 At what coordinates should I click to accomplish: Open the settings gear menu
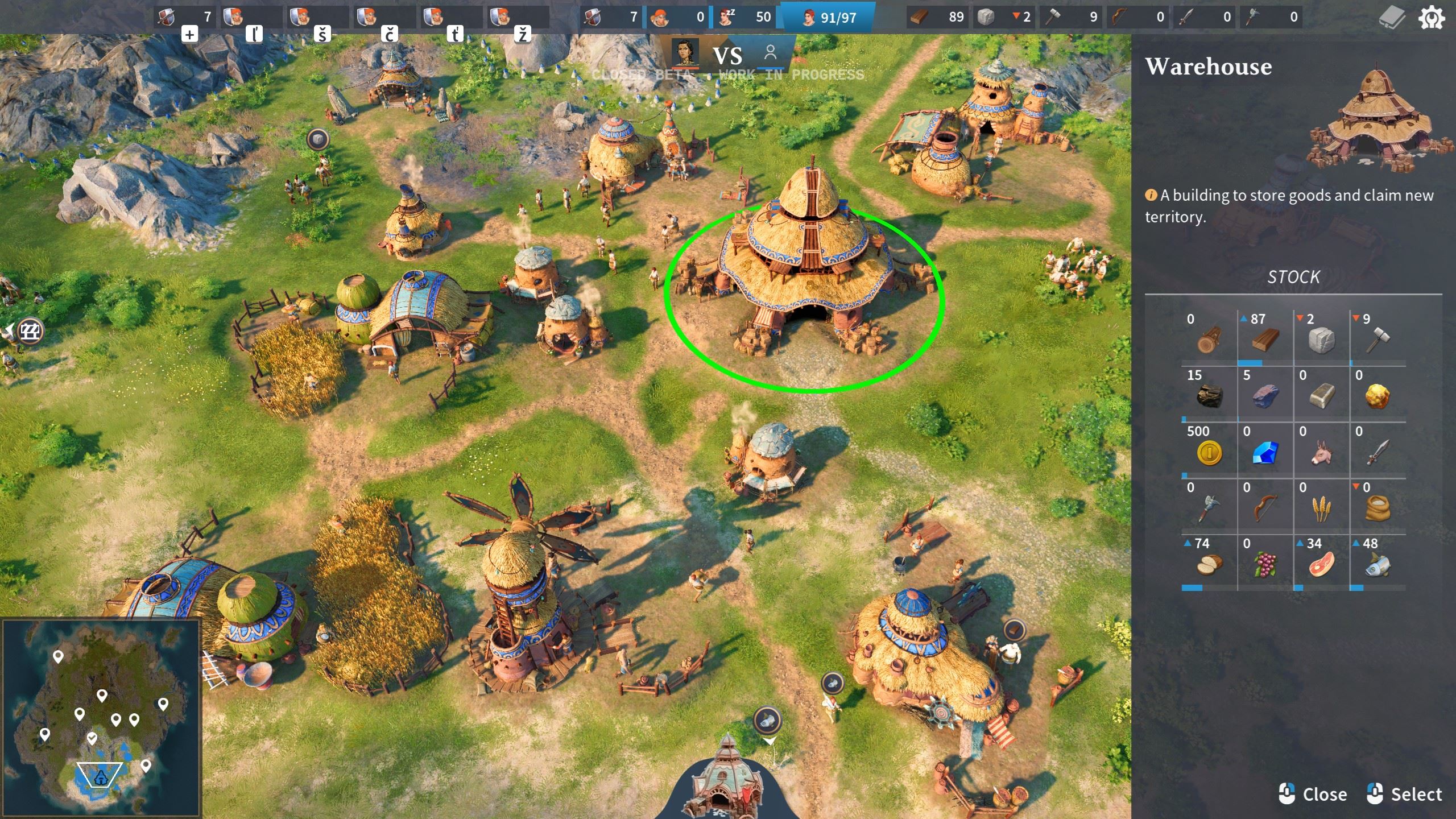click(x=1431, y=18)
